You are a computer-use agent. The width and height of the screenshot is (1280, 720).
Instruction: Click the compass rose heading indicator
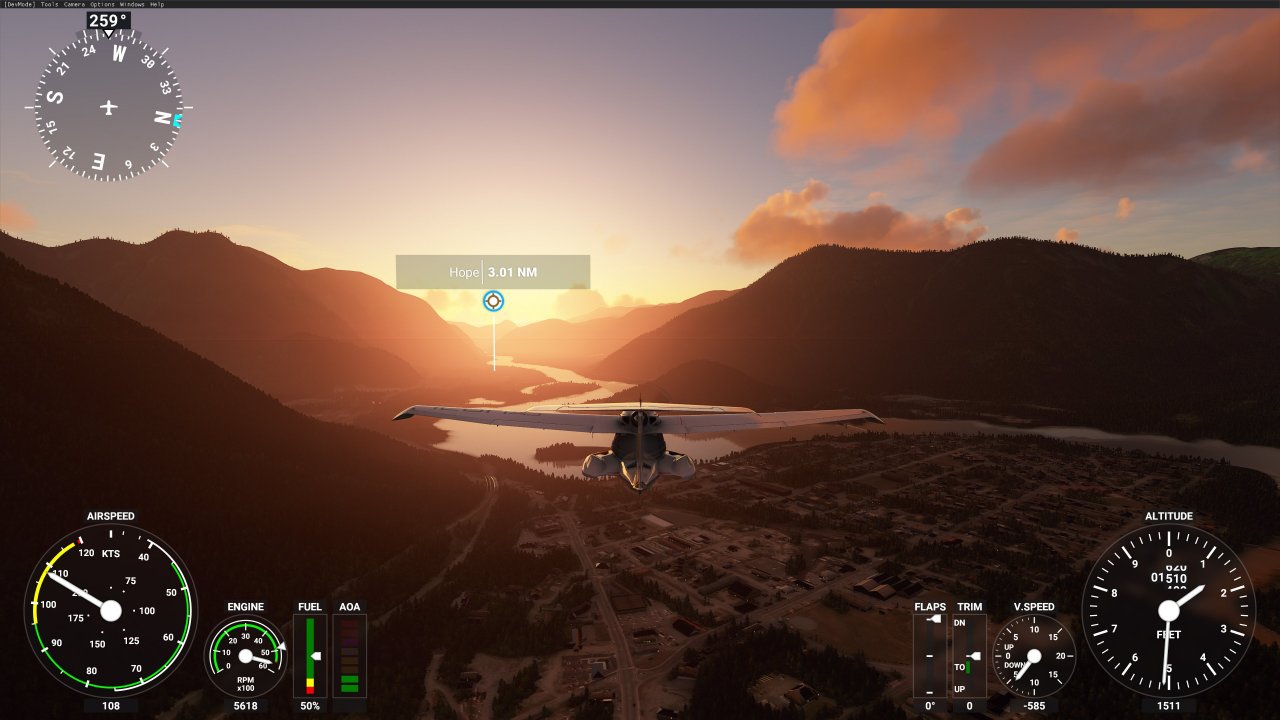108,105
